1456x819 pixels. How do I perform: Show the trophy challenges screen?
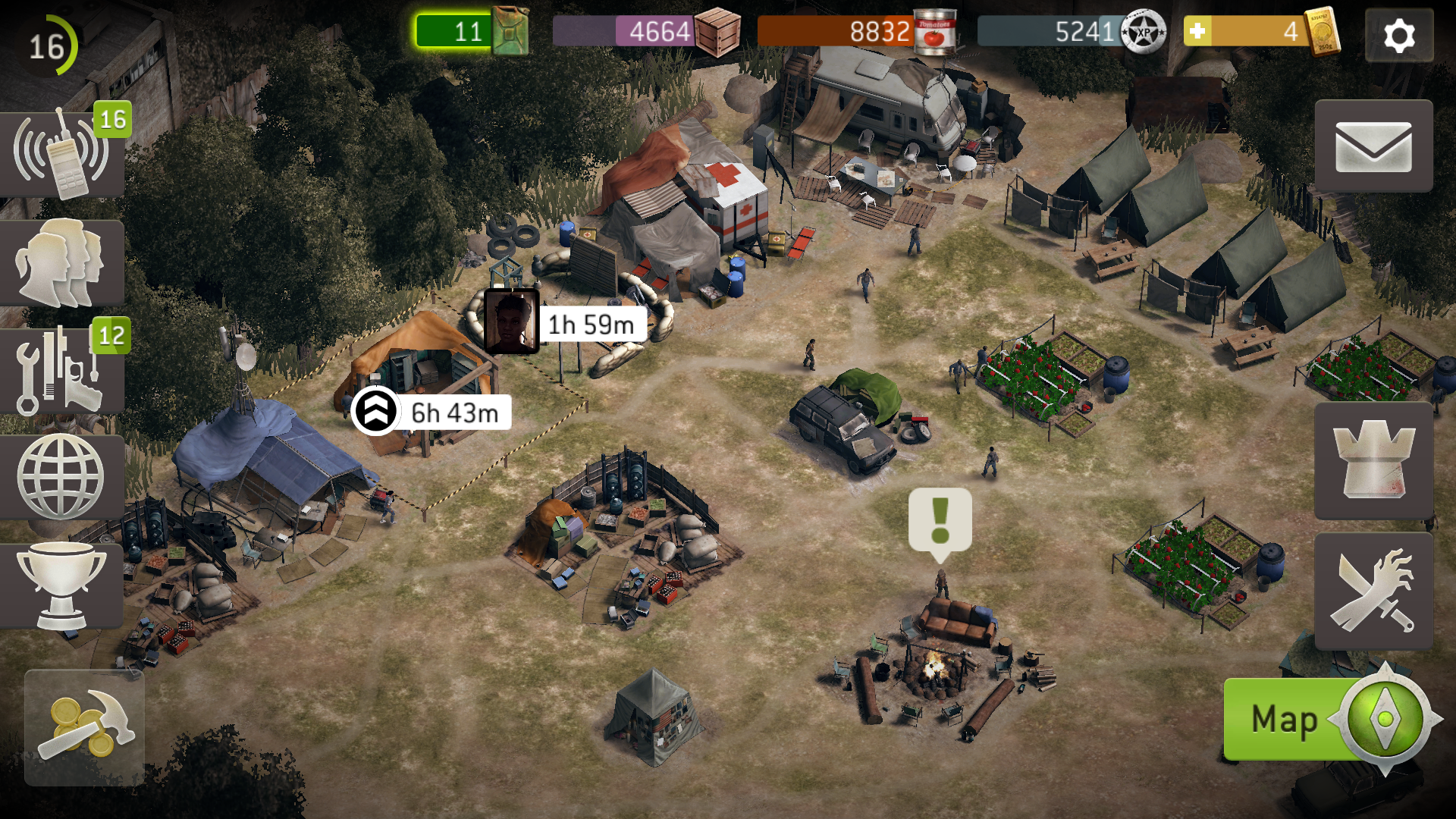(61, 585)
